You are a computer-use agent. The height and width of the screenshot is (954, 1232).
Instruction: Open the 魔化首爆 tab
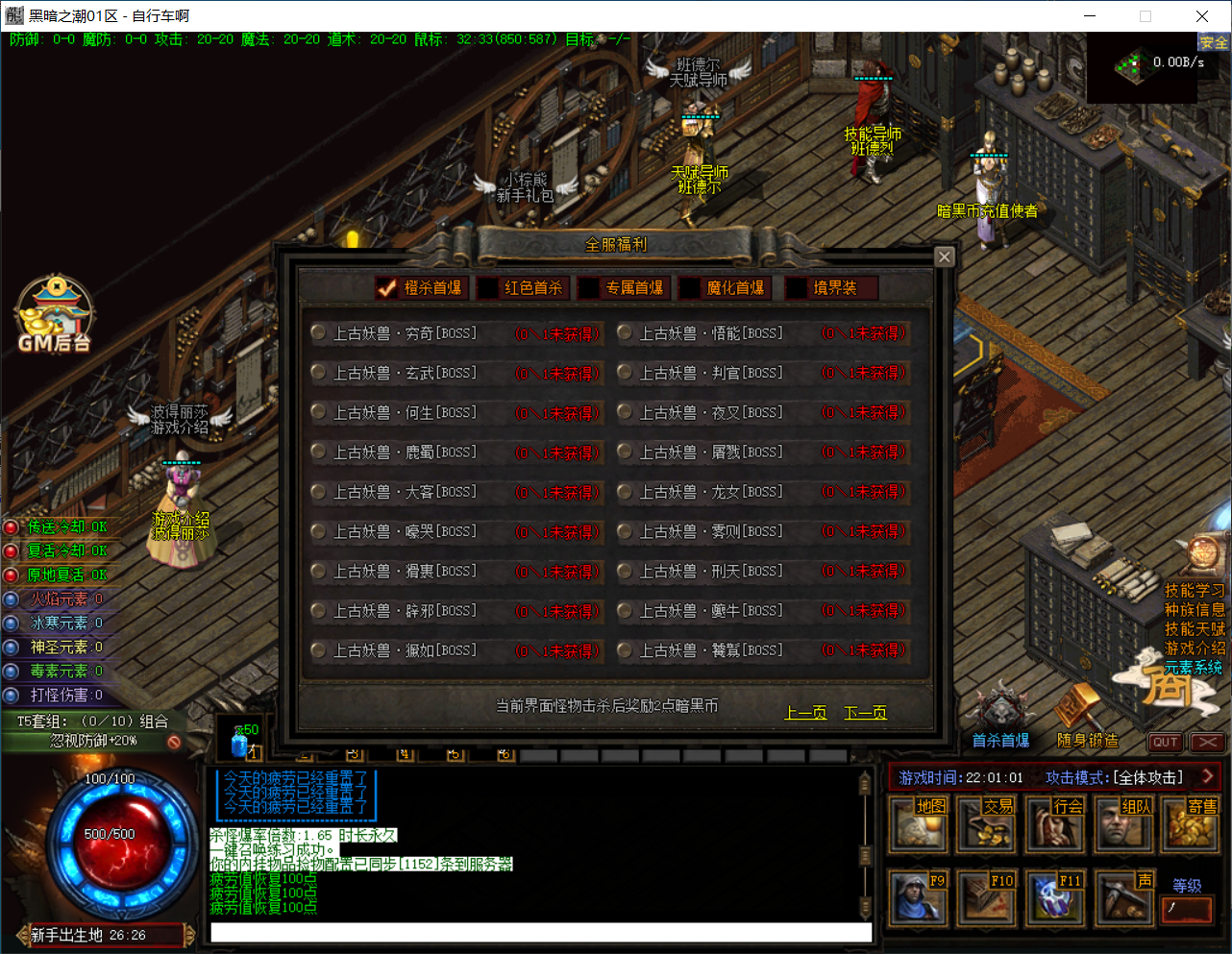(x=725, y=288)
